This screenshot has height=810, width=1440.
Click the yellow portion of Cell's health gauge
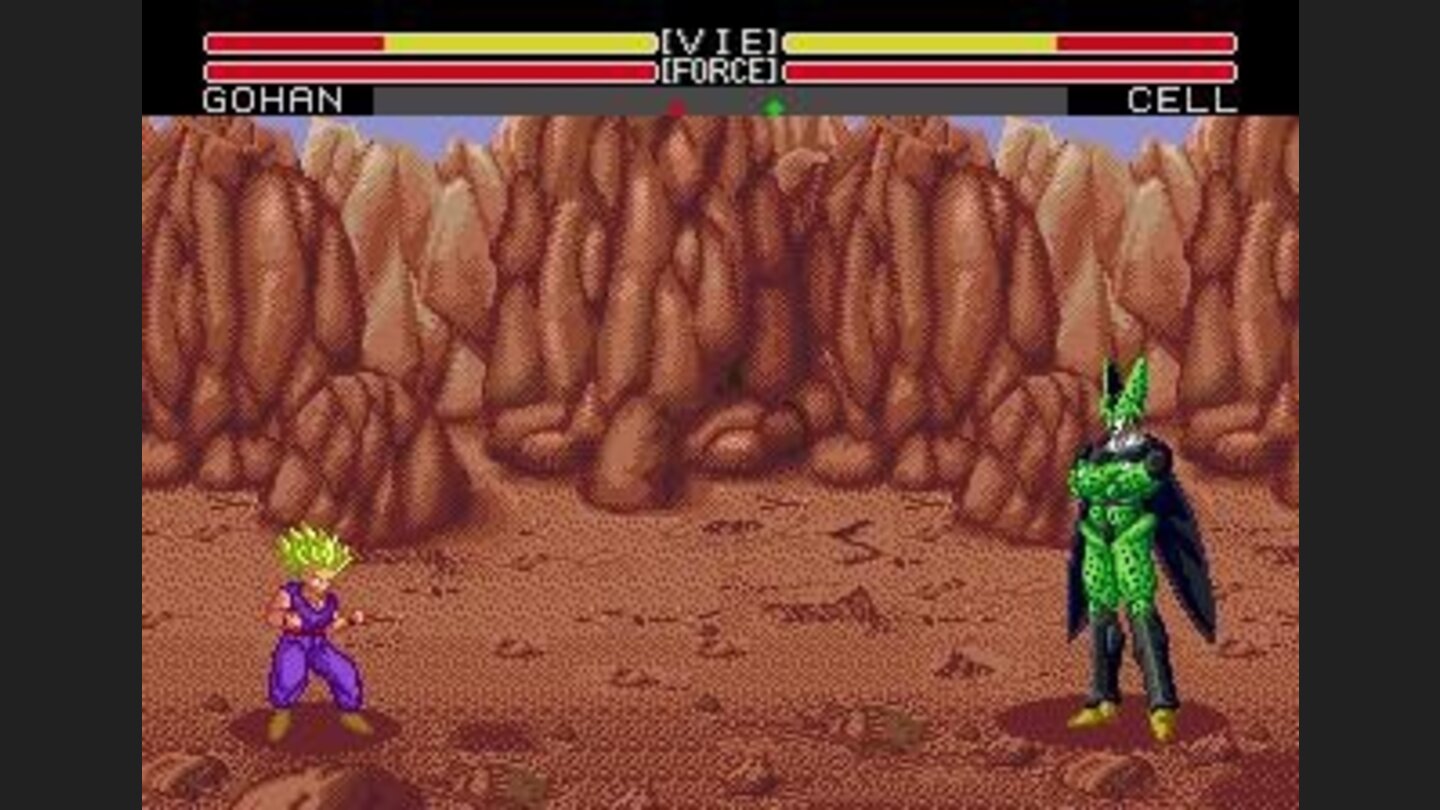coord(920,44)
